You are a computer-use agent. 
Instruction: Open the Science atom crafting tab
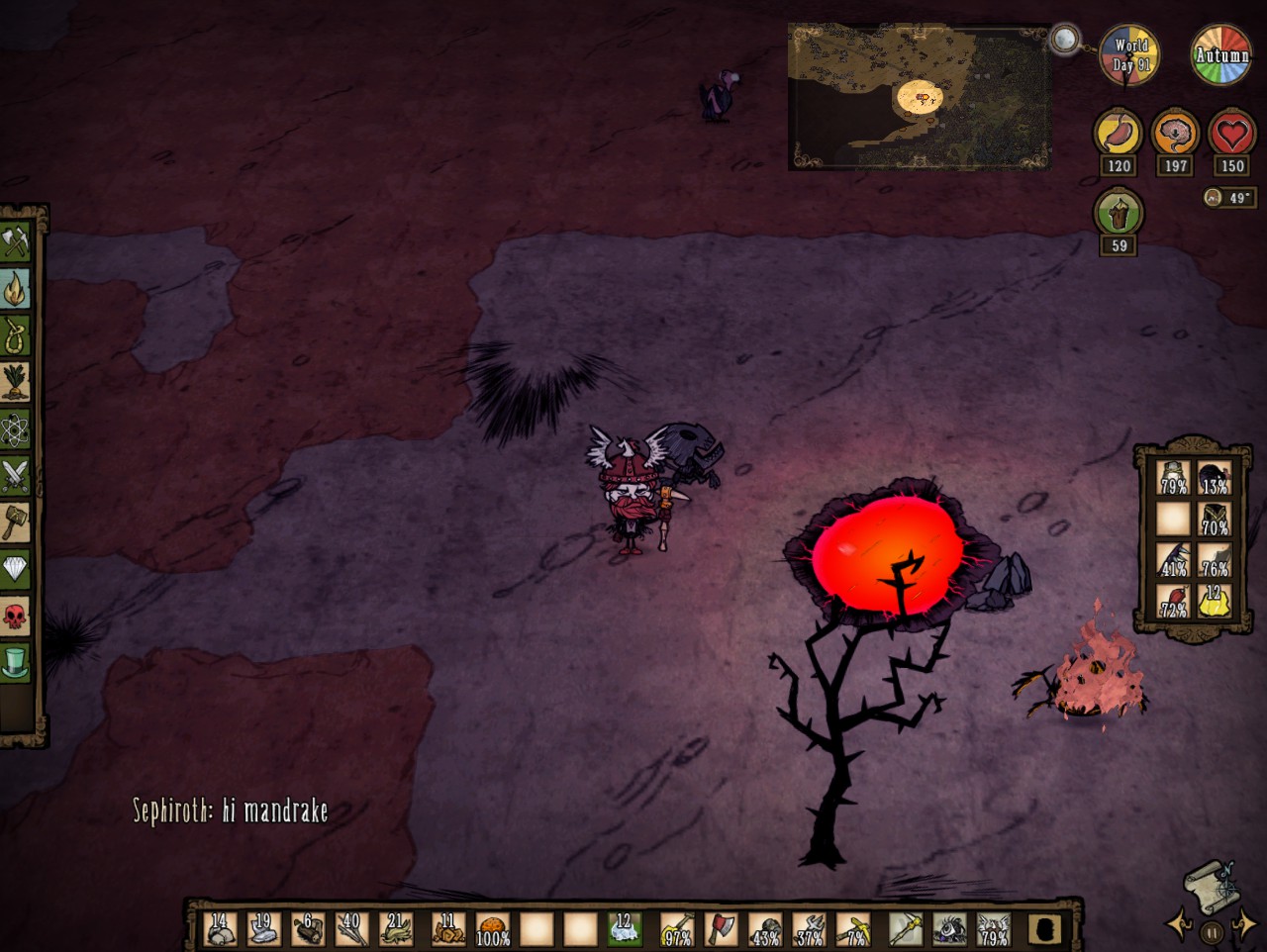16,430
